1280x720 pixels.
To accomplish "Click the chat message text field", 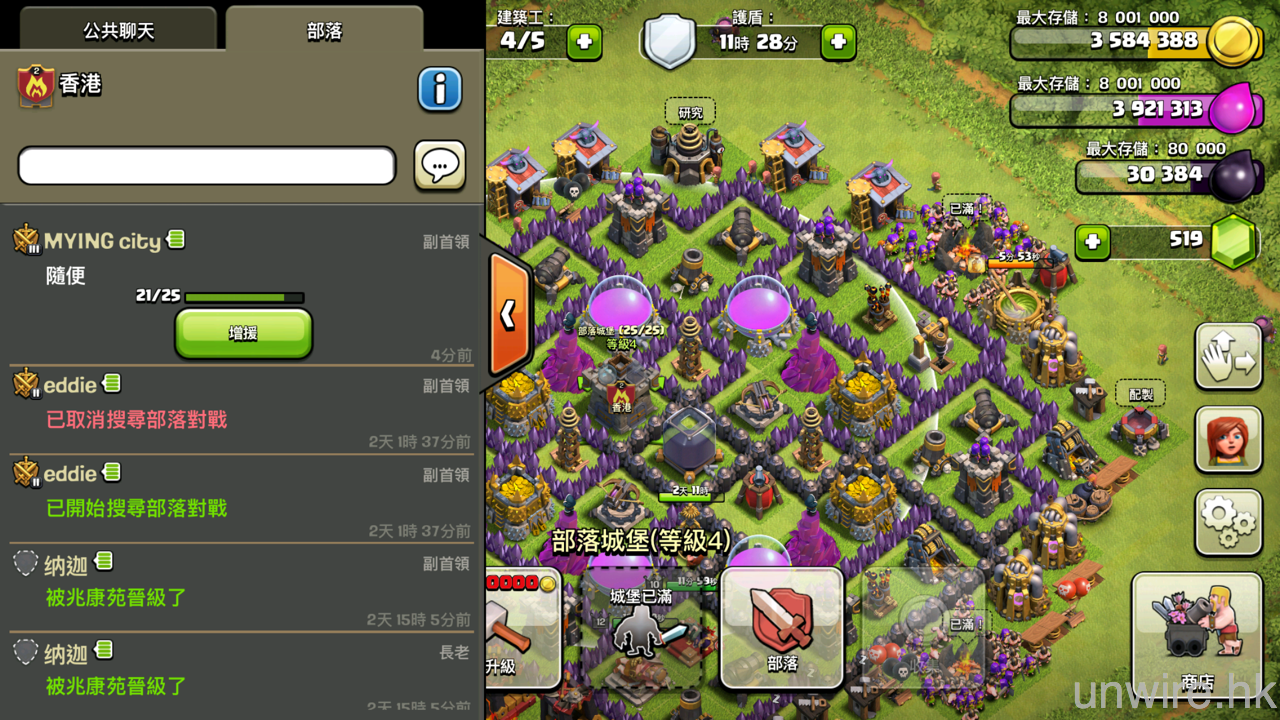I will (207, 166).
